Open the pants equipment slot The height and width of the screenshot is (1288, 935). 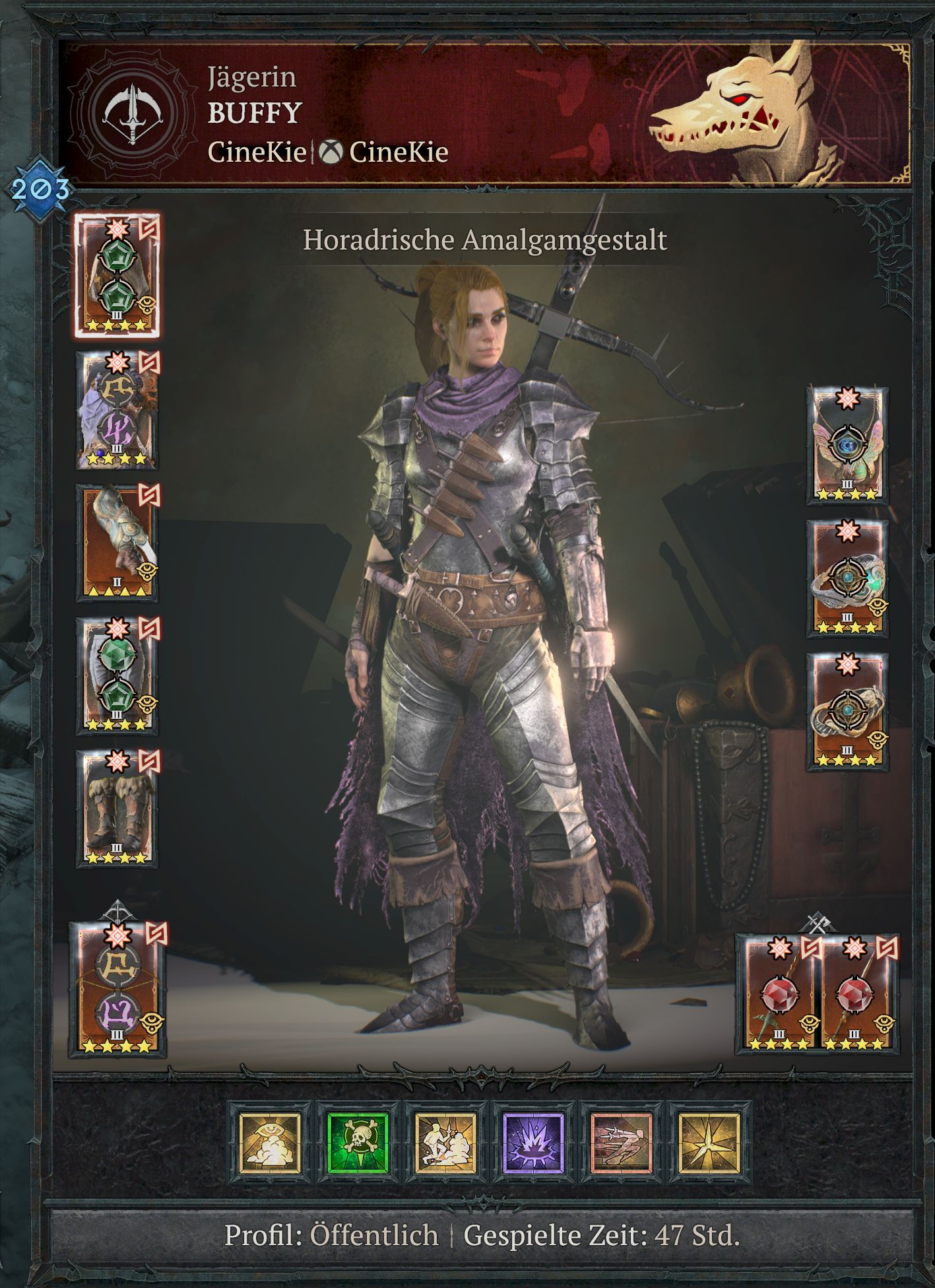pyautogui.click(x=117, y=675)
